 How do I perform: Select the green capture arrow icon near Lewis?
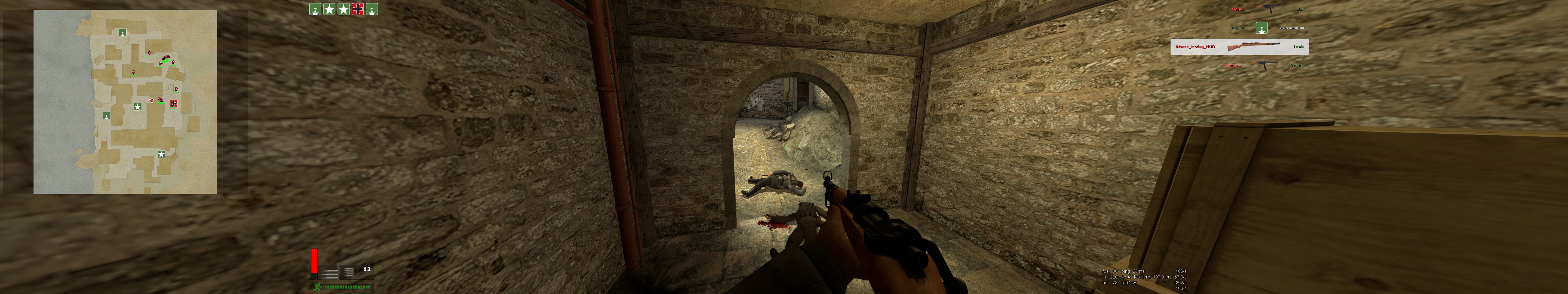tap(1261, 28)
